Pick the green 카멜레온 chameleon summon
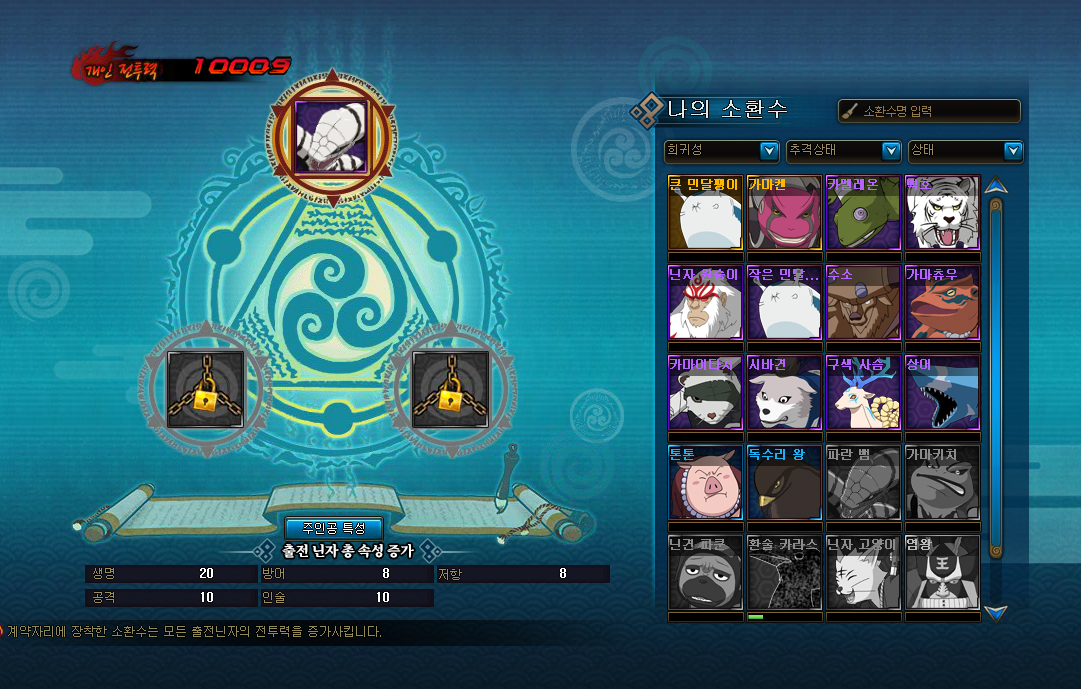 click(x=863, y=212)
